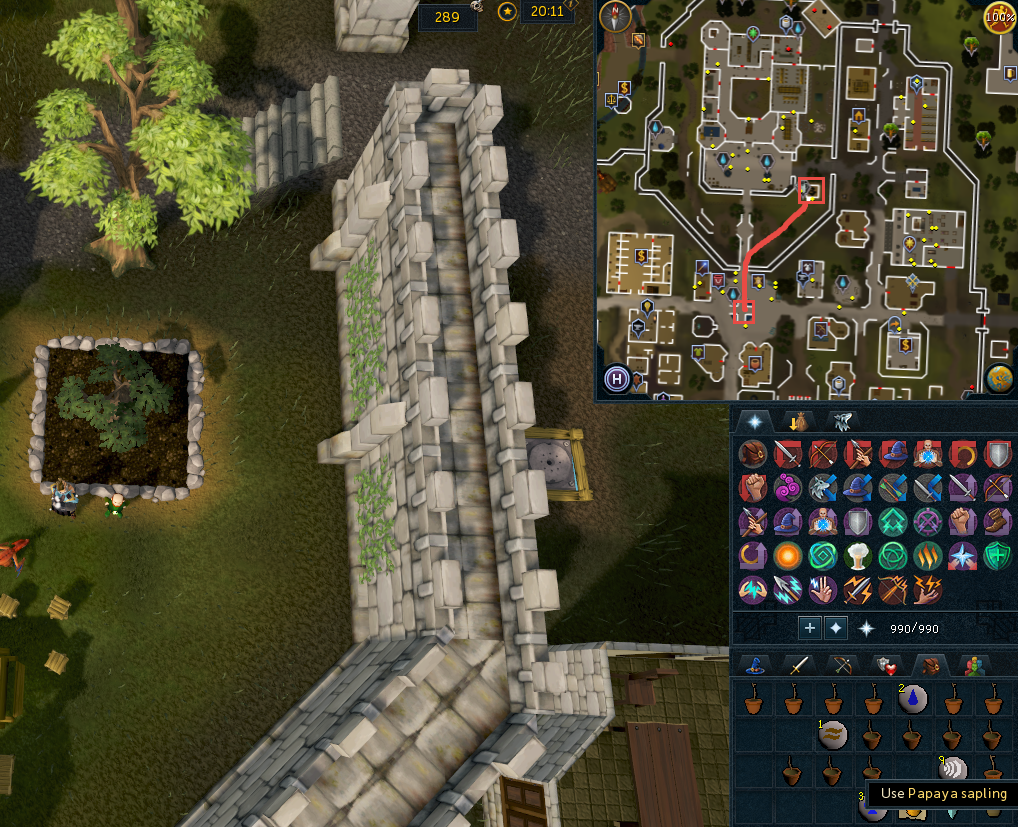Click the compass on the minimap
1018x827 pixels.
tap(615, 16)
